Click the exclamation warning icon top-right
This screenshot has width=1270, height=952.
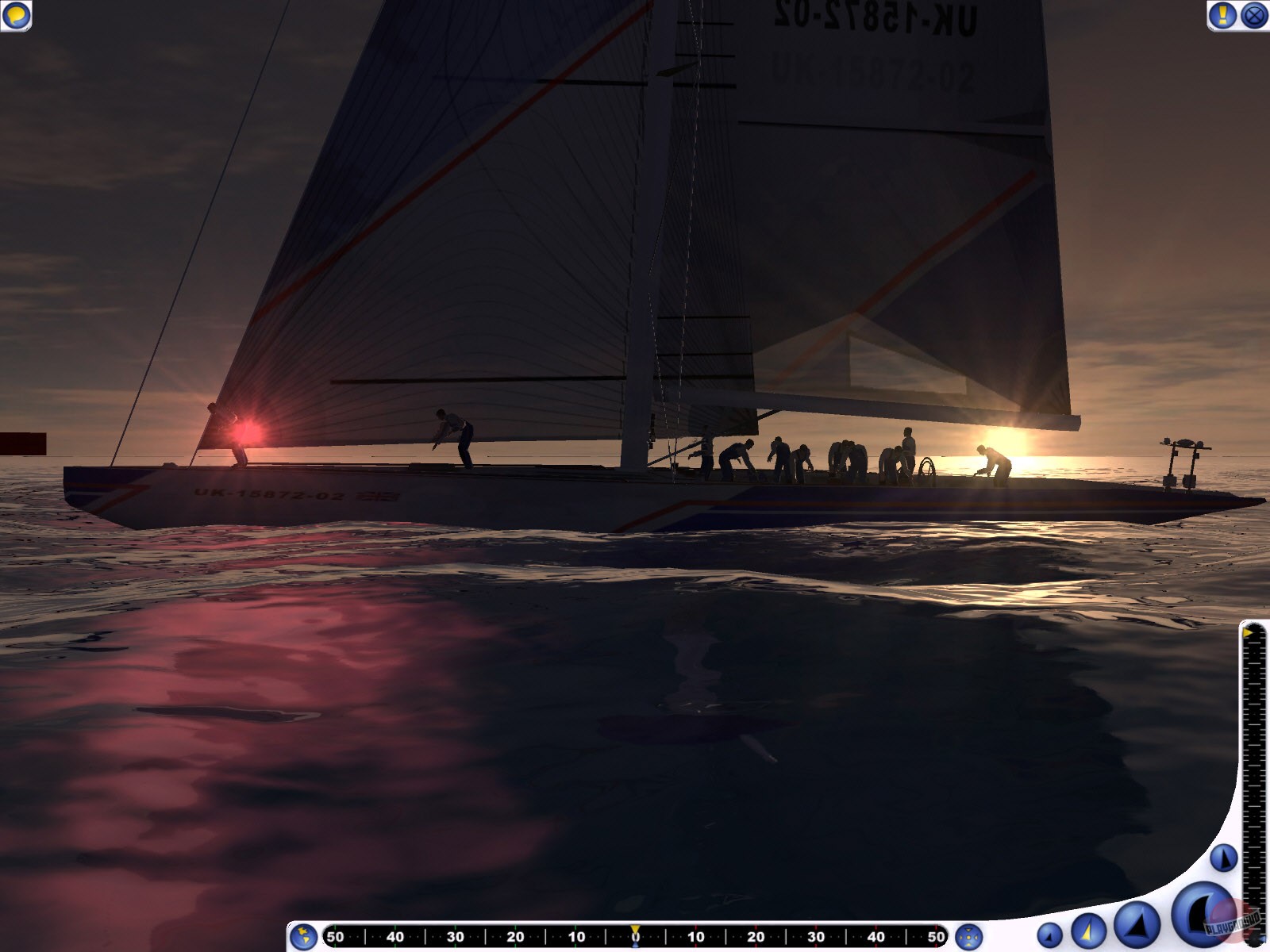[x=1222, y=15]
